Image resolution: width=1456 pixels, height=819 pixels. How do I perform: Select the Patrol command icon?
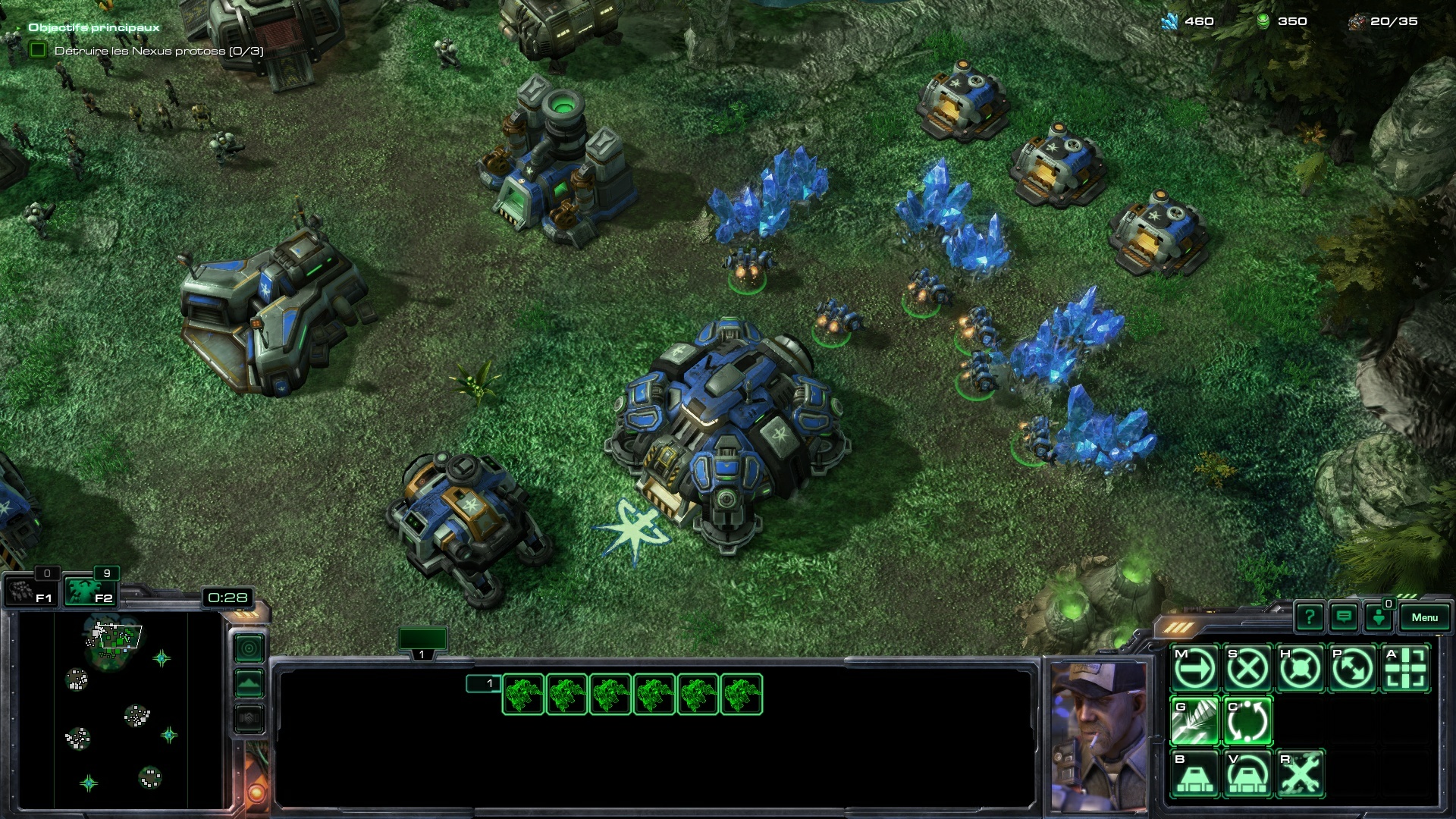(x=1353, y=669)
